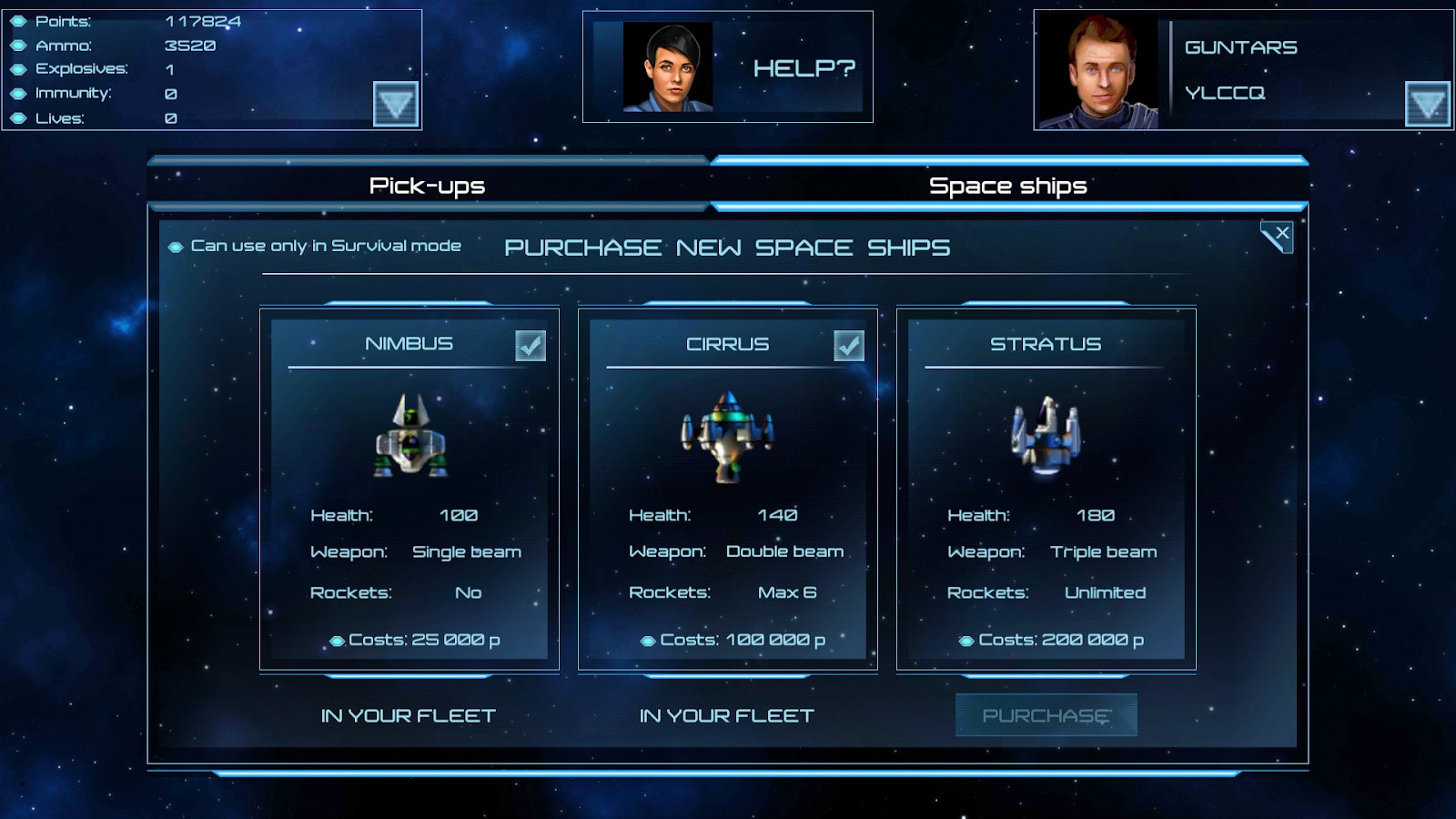
Task: Select the Stratus ship card
Action: pos(1046,489)
